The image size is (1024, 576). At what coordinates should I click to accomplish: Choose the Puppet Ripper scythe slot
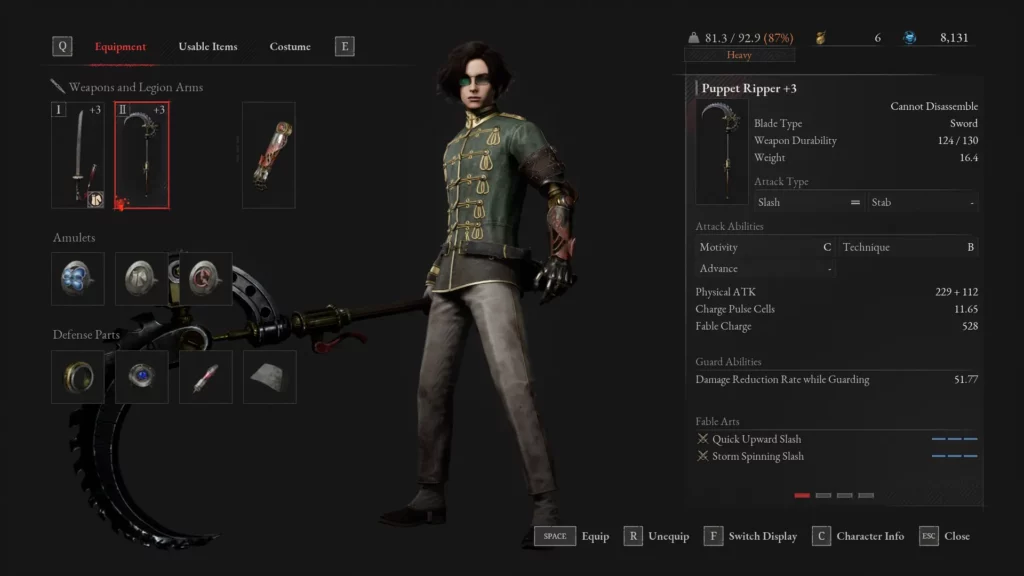coord(142,155)
